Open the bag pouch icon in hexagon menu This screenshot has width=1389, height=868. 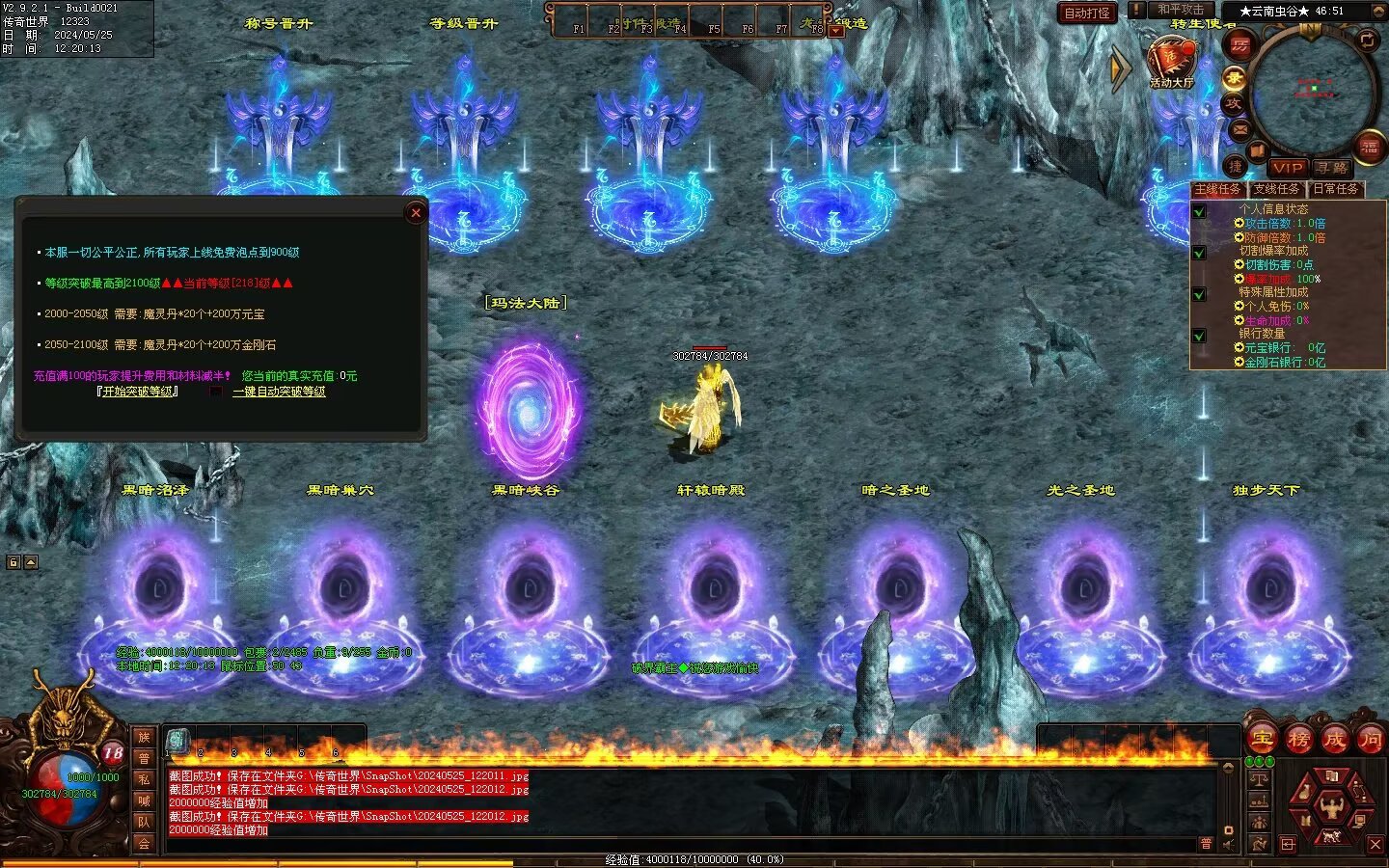coord(1304,793)
